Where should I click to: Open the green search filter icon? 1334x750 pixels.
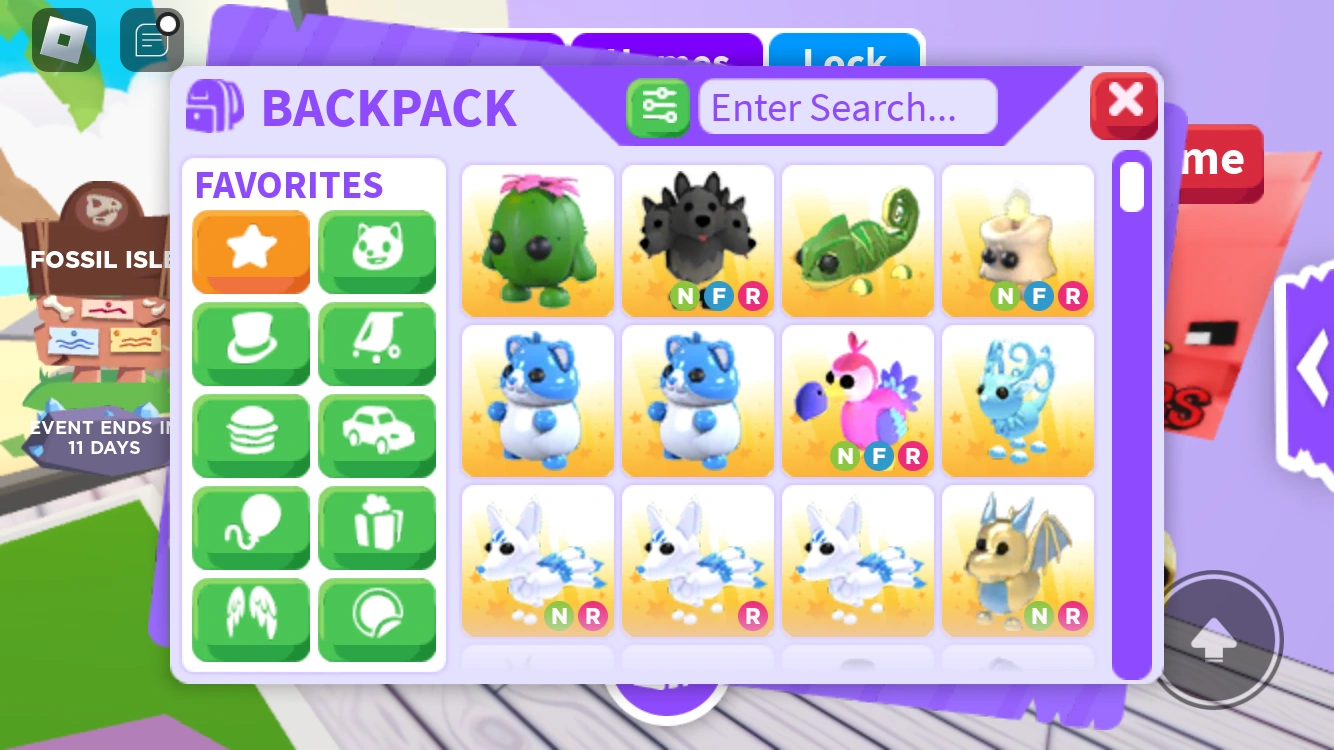[658, 106]
